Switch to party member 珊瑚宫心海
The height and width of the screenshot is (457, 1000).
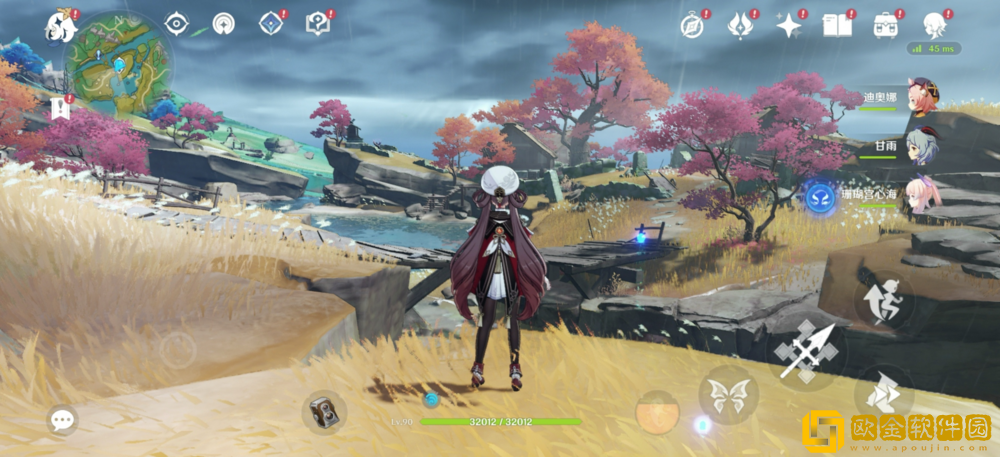[921, 195]
